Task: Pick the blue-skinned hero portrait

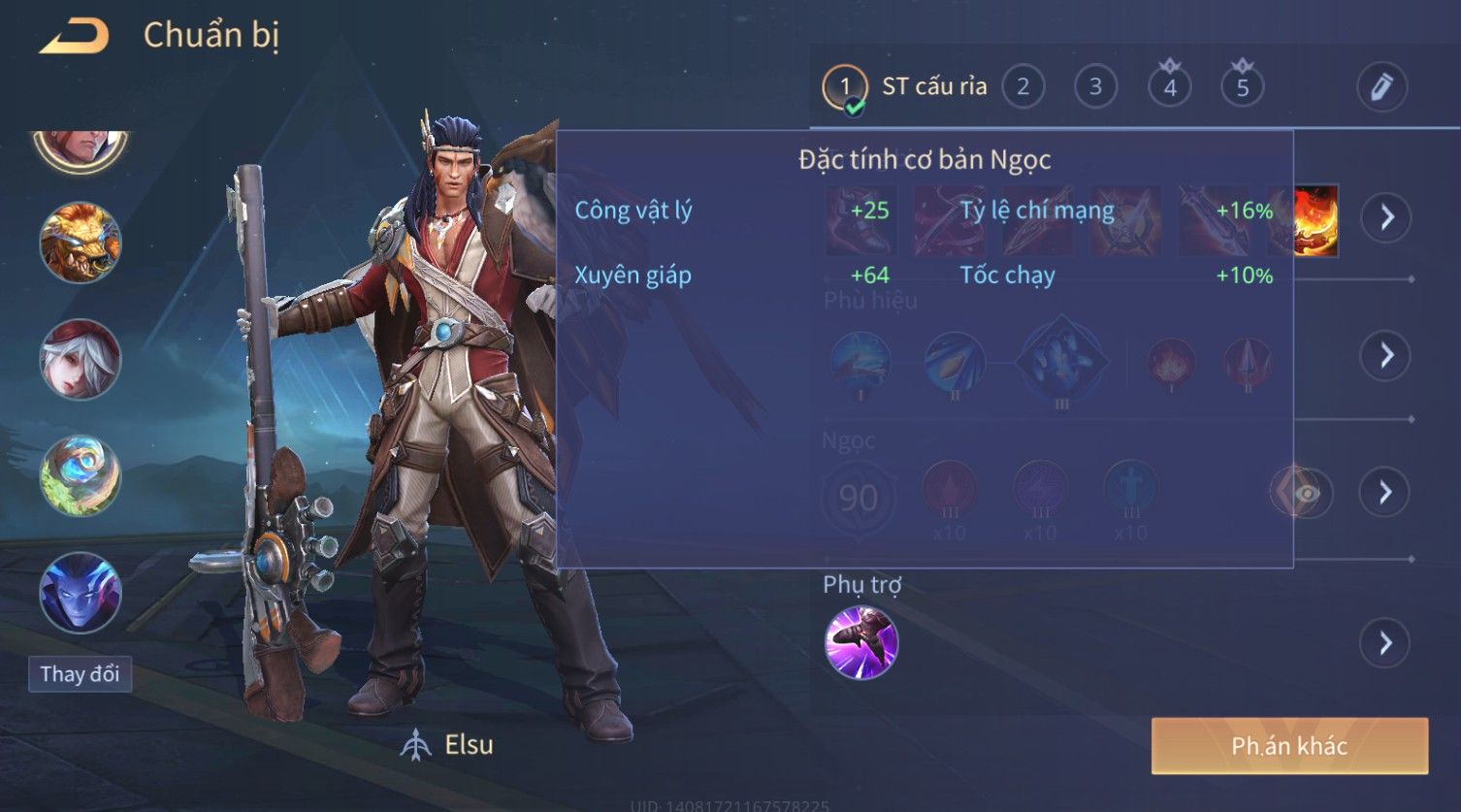Action: (x=80, y=592)
